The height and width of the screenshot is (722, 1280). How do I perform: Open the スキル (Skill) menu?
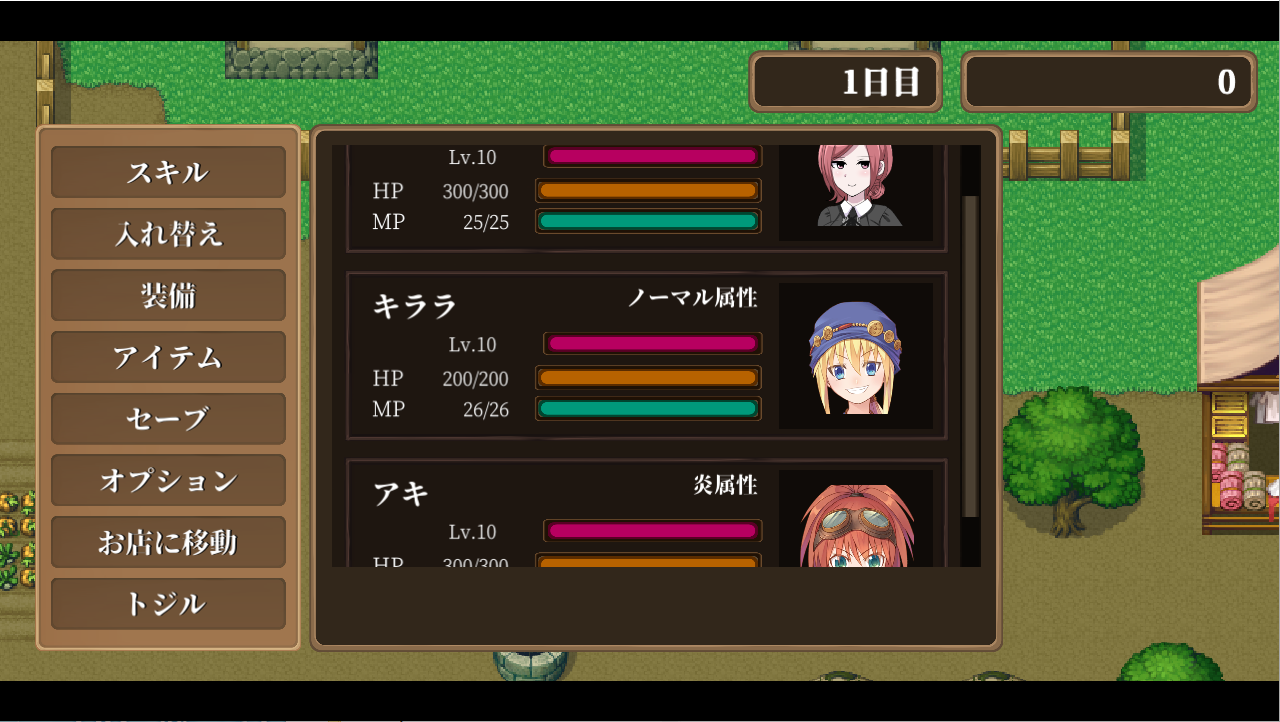pos(167,172)
